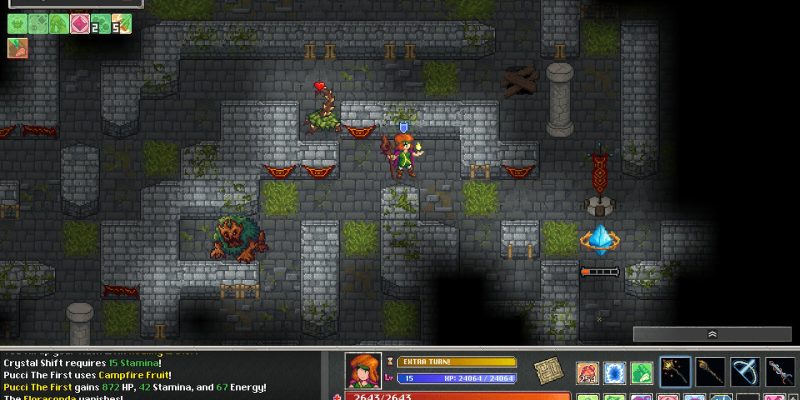800x400 pixels.
Task: Click the red-haired character portrait
Action: pyautogui.click(x=365, y=372)
